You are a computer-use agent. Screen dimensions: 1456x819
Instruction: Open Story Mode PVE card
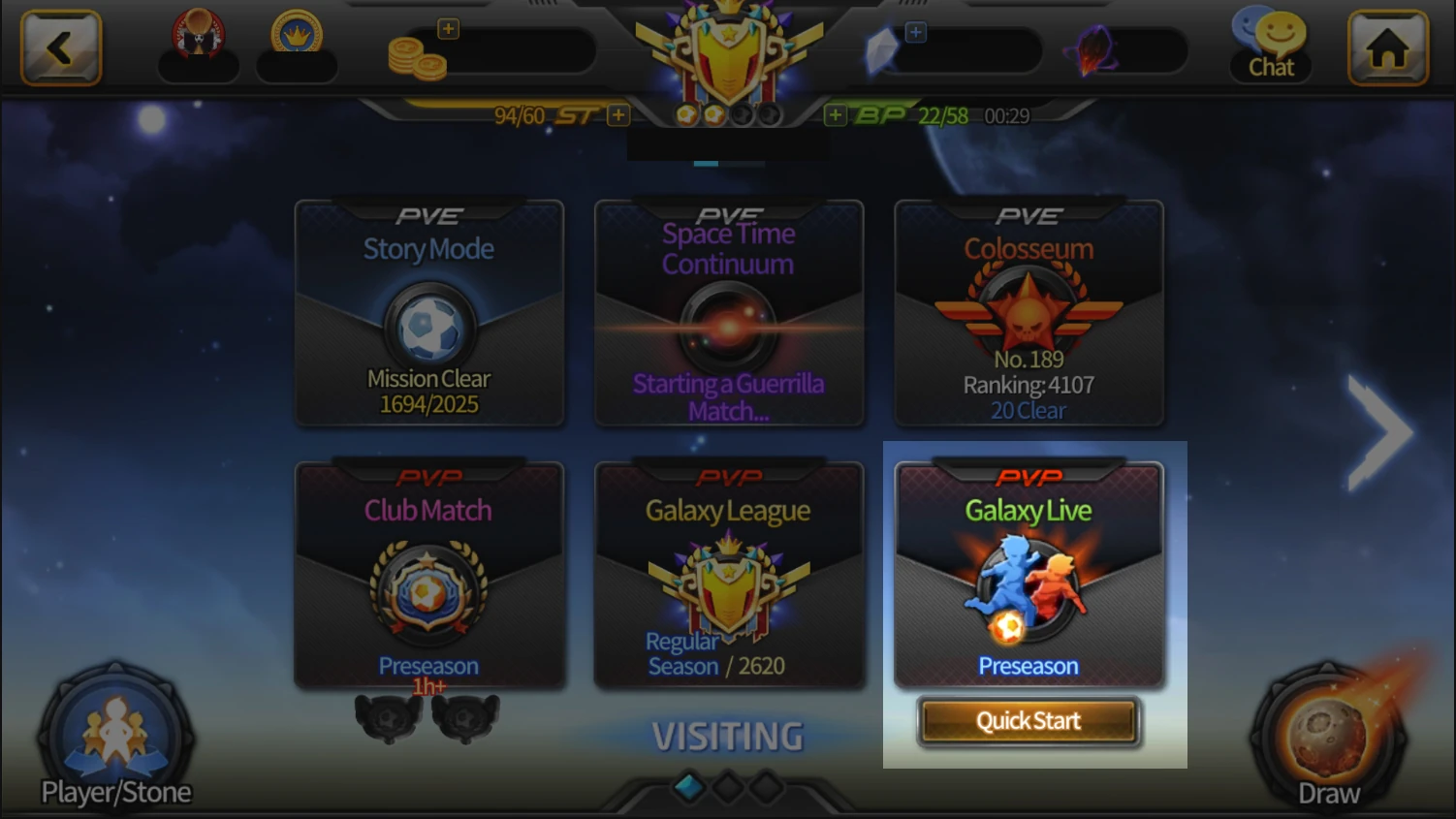click(x=428, y=312)
